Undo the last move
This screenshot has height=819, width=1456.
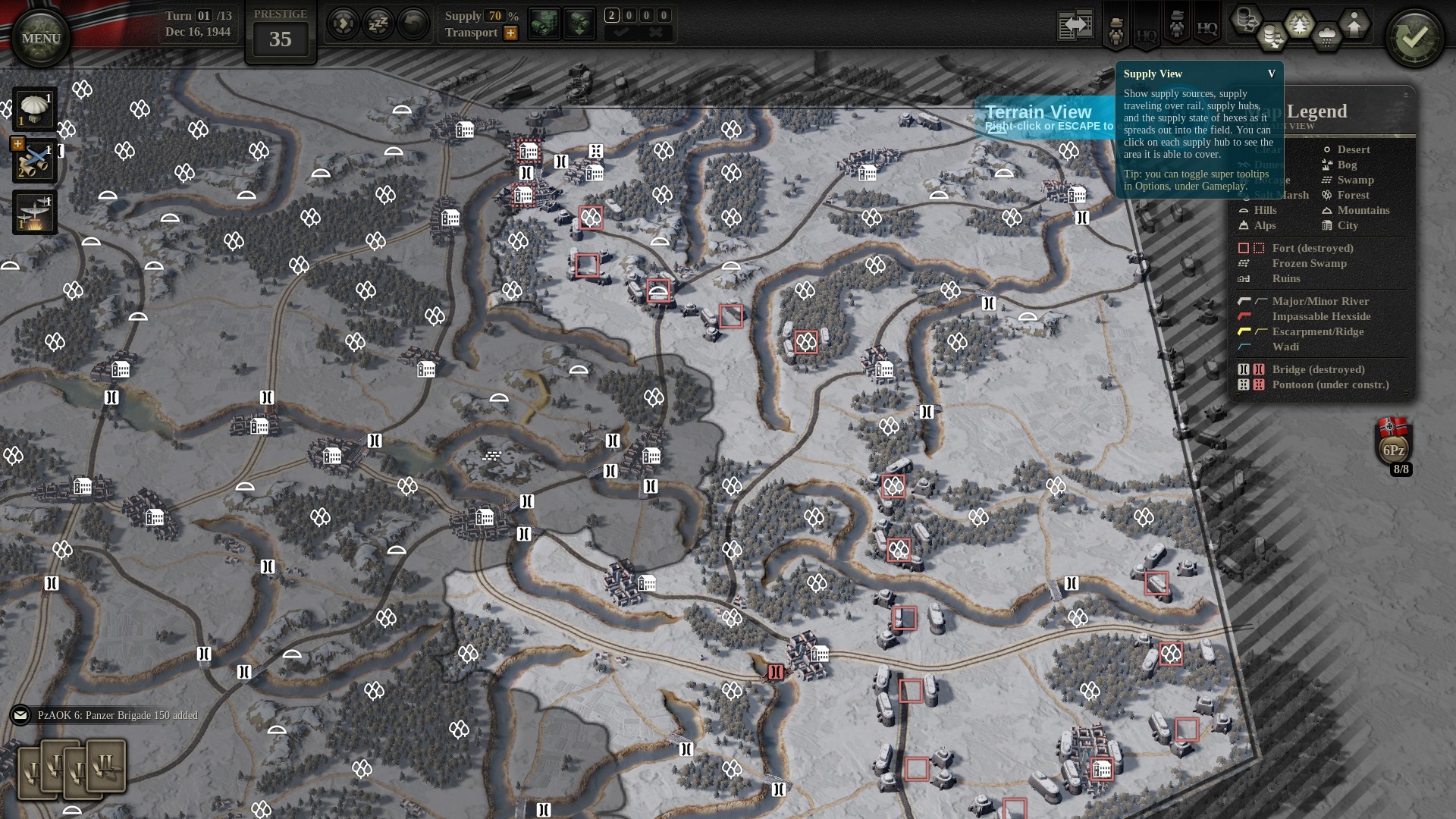click(x=413, y=24)
